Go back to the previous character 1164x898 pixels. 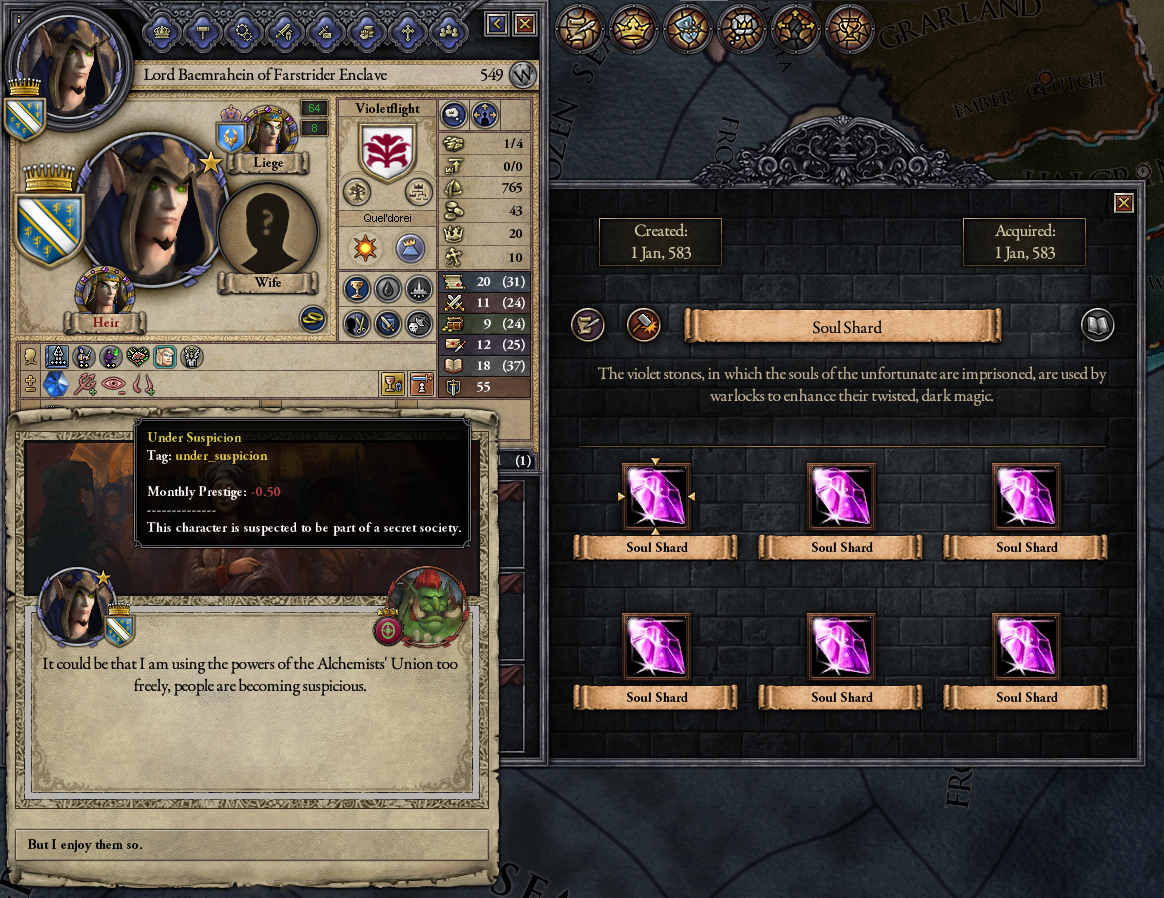497,24
